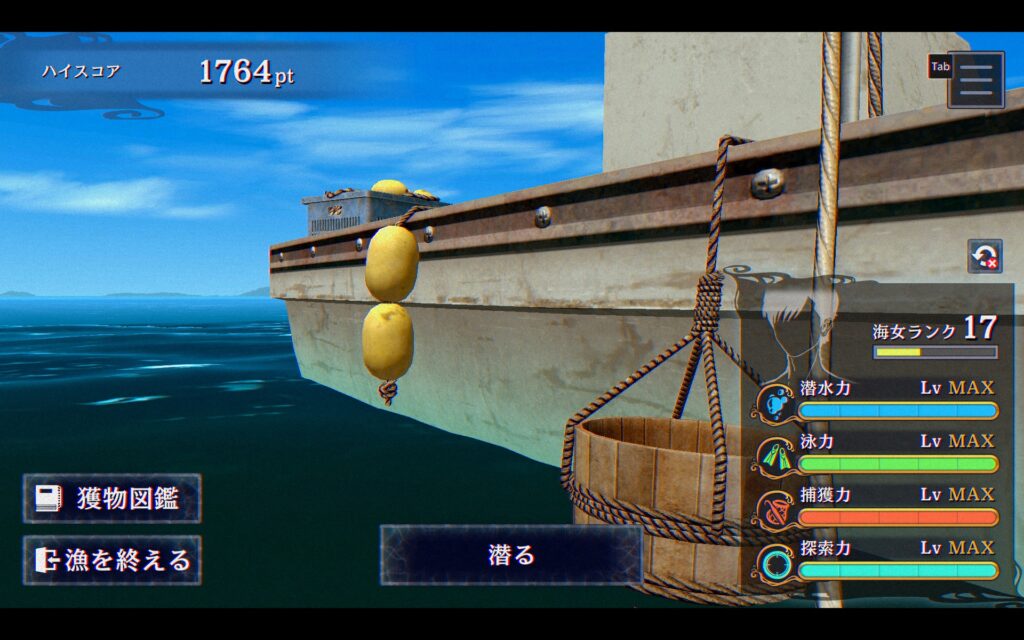
Task: Click the reset icon with red X
Action: [x=985, y=256]
